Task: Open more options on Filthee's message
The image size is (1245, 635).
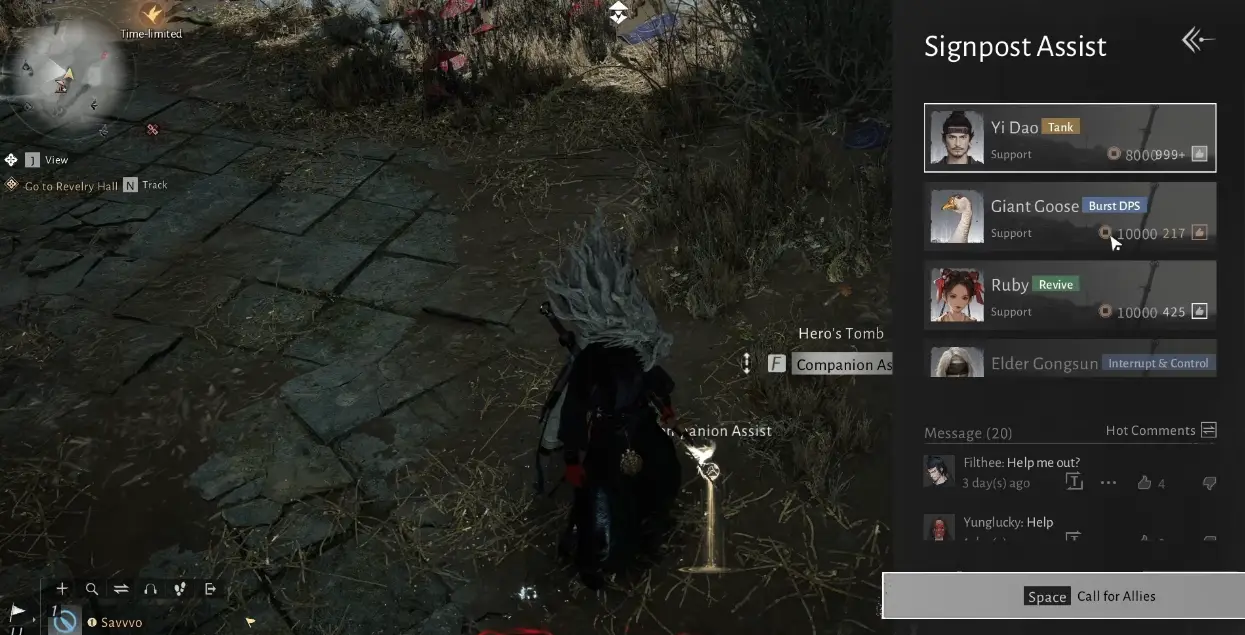Action: [x=1108, y=483]
